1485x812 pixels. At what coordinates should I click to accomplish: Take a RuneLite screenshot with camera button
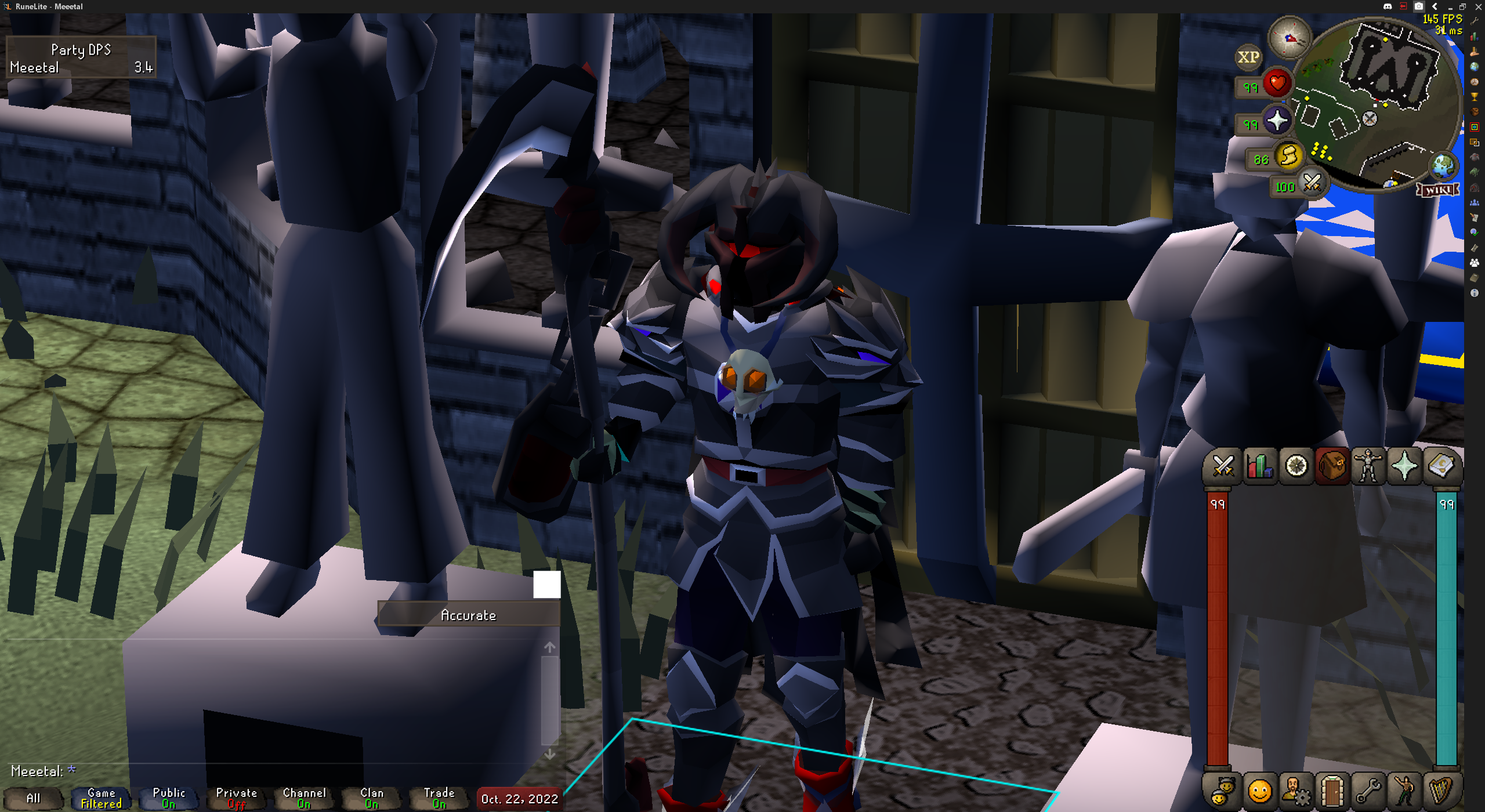pos(1418,6)
